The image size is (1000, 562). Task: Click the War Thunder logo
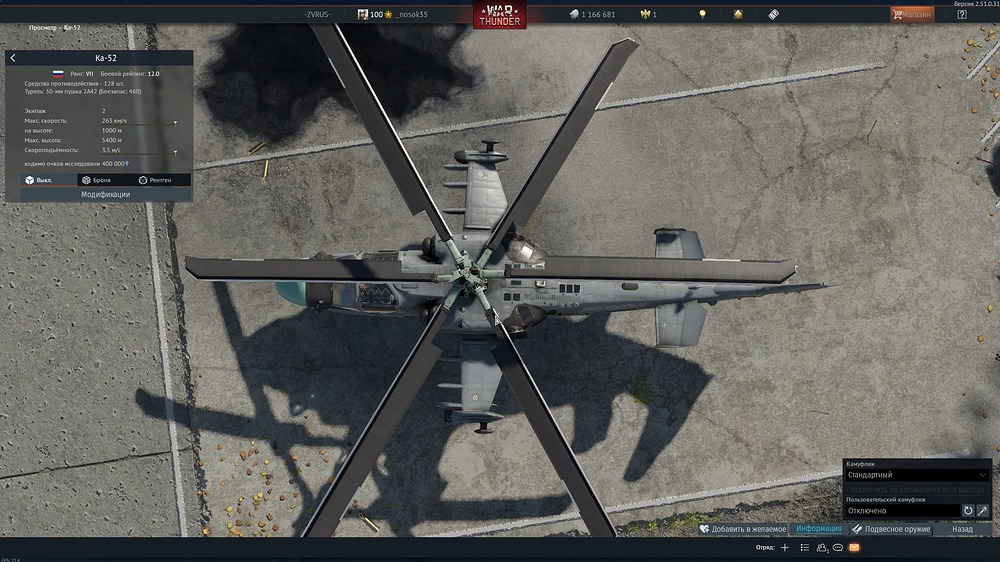click(500, 15)
